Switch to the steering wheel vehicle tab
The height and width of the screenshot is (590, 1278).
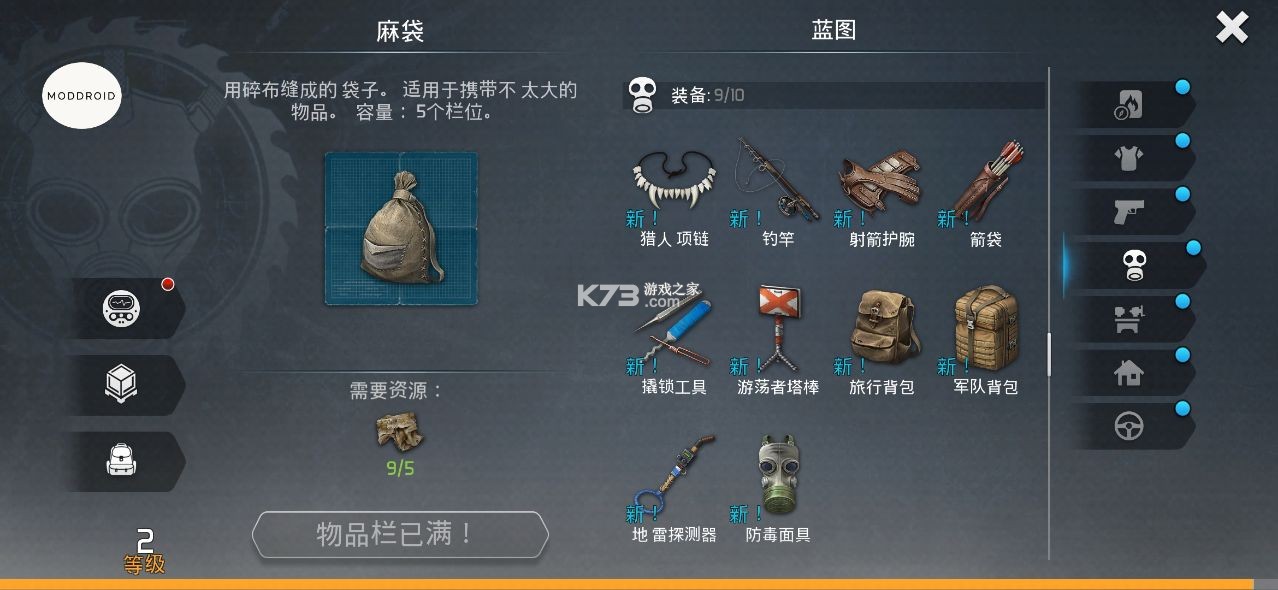click(1130, 426)
